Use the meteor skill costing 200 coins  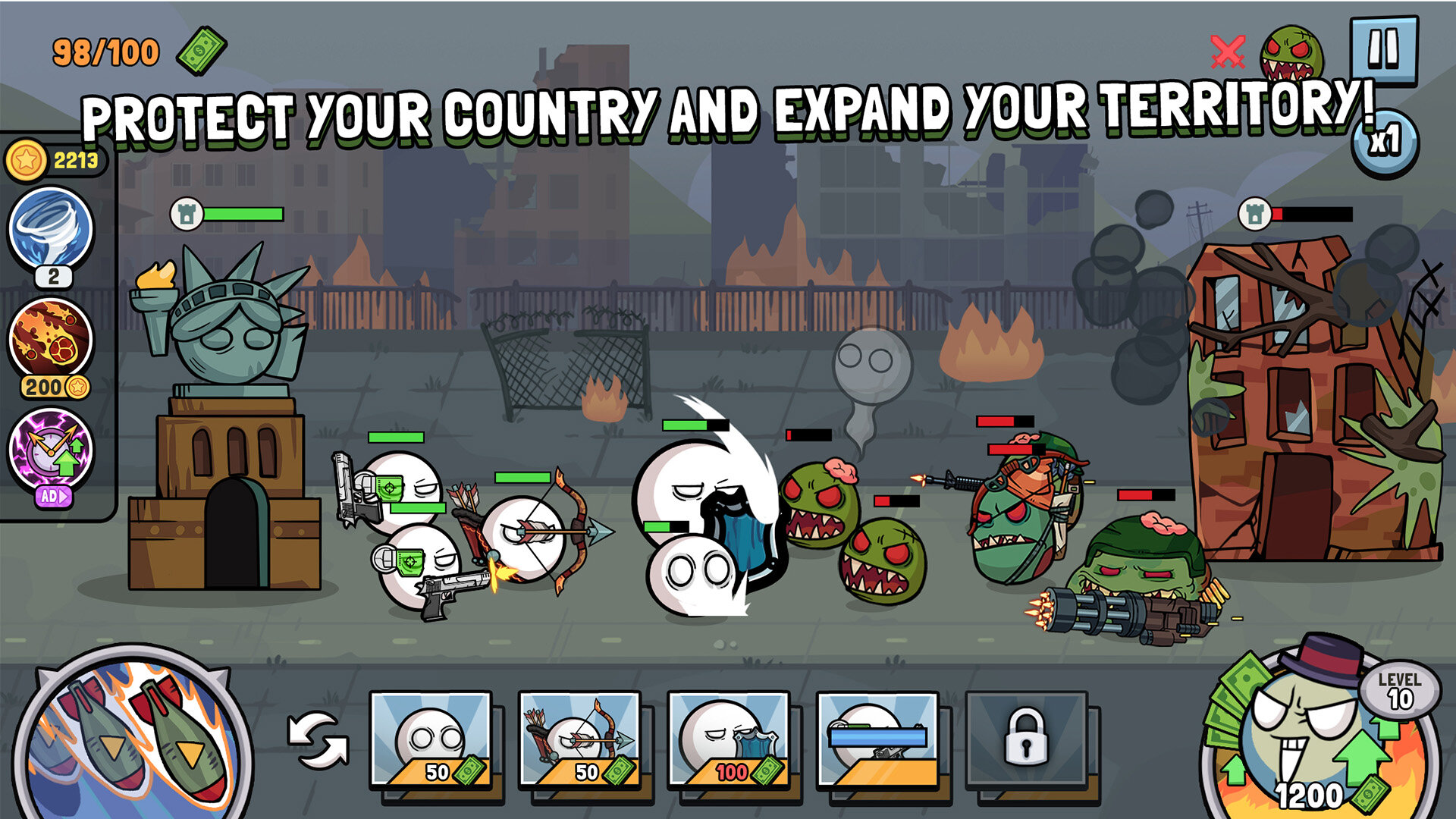[50, 337]
